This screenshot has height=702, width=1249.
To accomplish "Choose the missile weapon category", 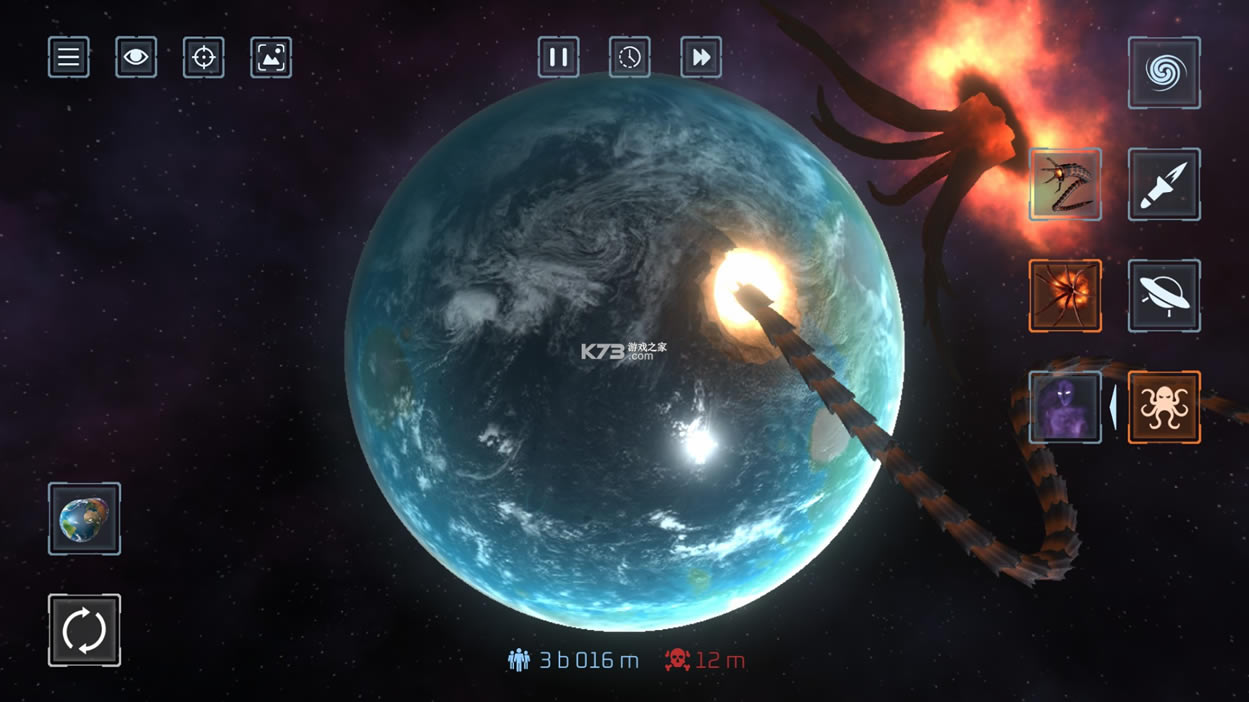I will coord(1164,185).
